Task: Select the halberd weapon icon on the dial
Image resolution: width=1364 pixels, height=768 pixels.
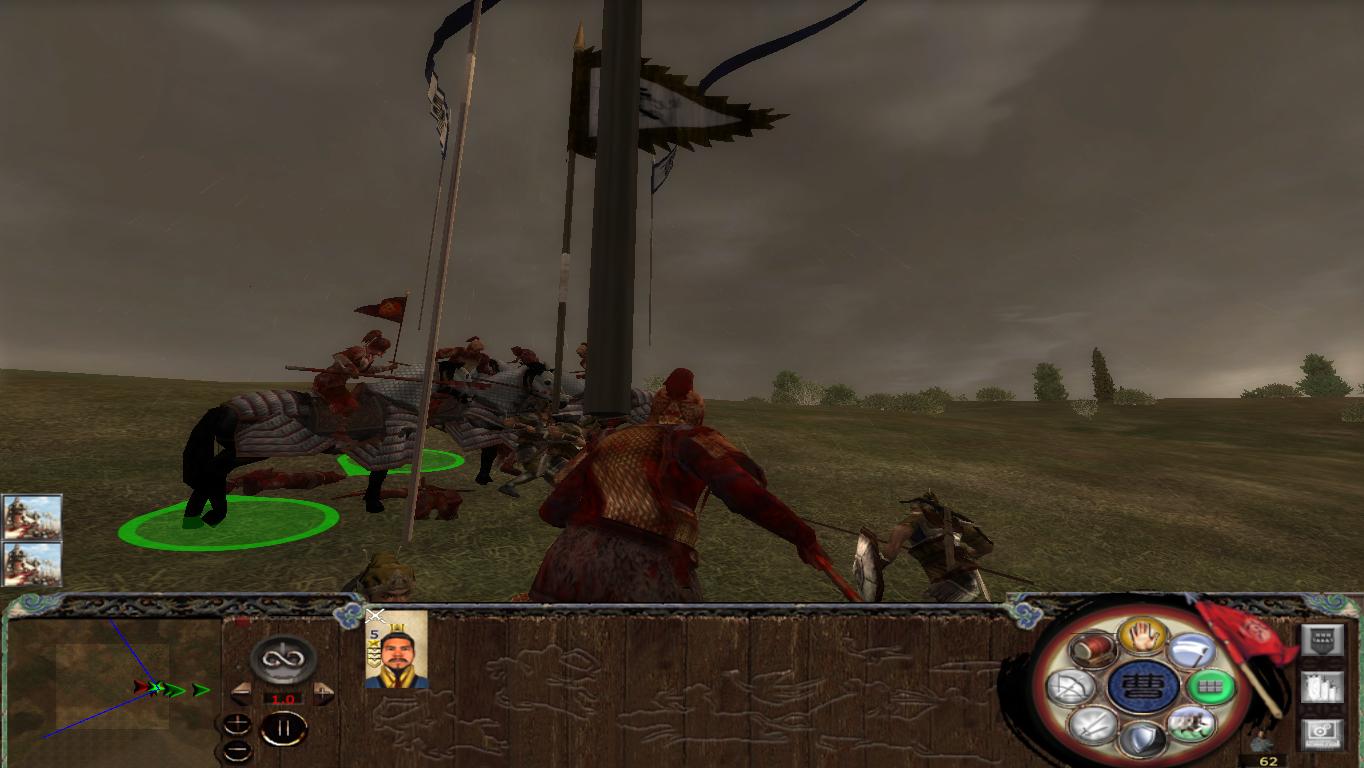Action: pyautogui.click(x=1193, y=650)
